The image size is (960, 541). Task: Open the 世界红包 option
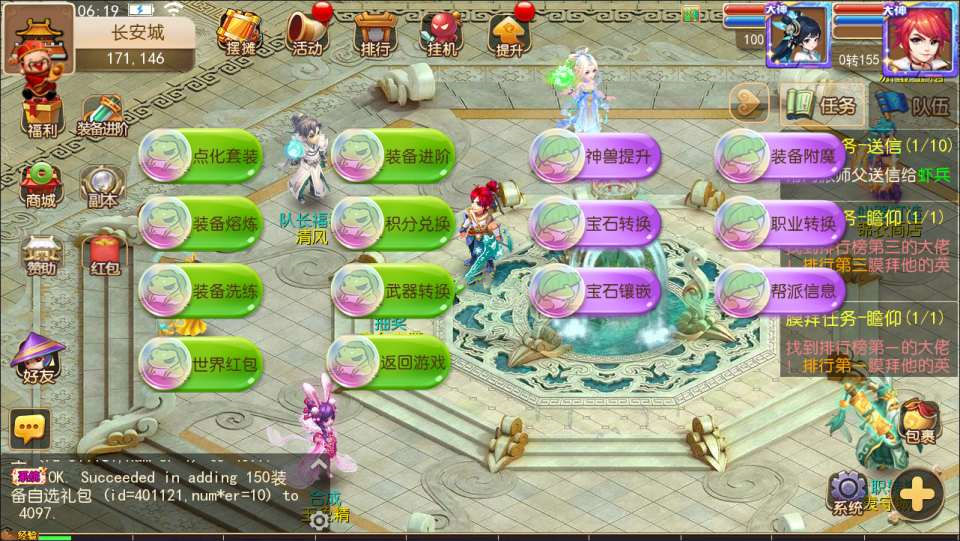pyautogui.click(x=201, y=362)
